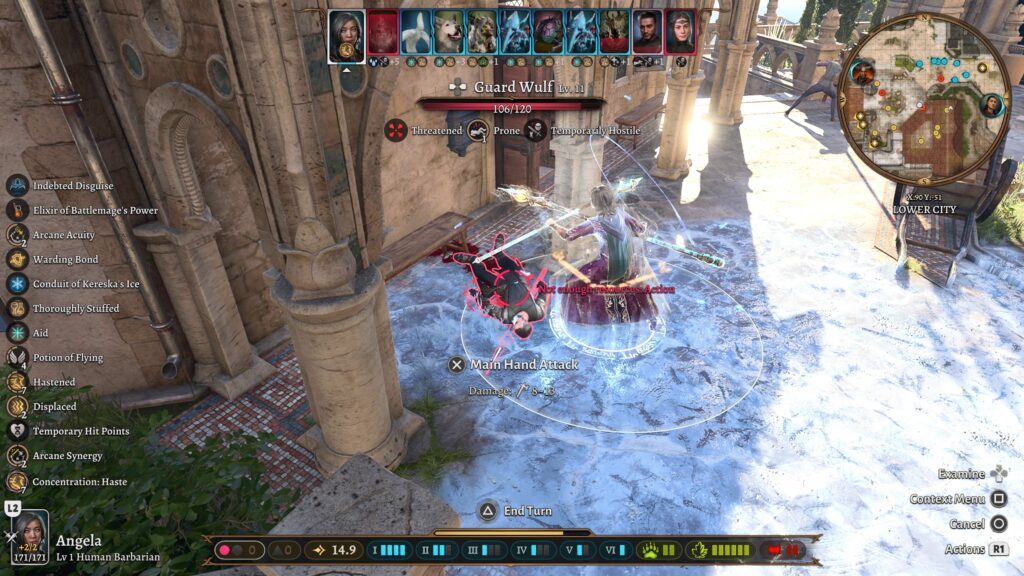Inspect the Threatened condition icon

[397, 130]
